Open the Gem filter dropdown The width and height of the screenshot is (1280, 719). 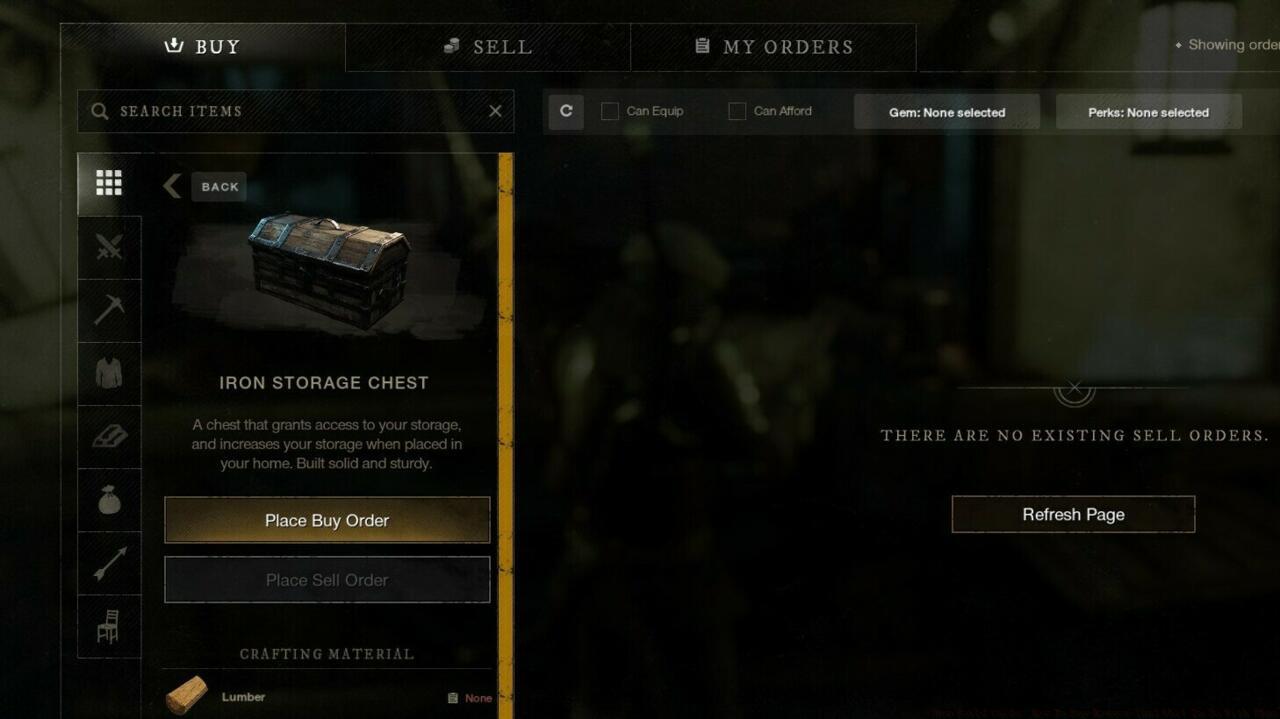946,112
